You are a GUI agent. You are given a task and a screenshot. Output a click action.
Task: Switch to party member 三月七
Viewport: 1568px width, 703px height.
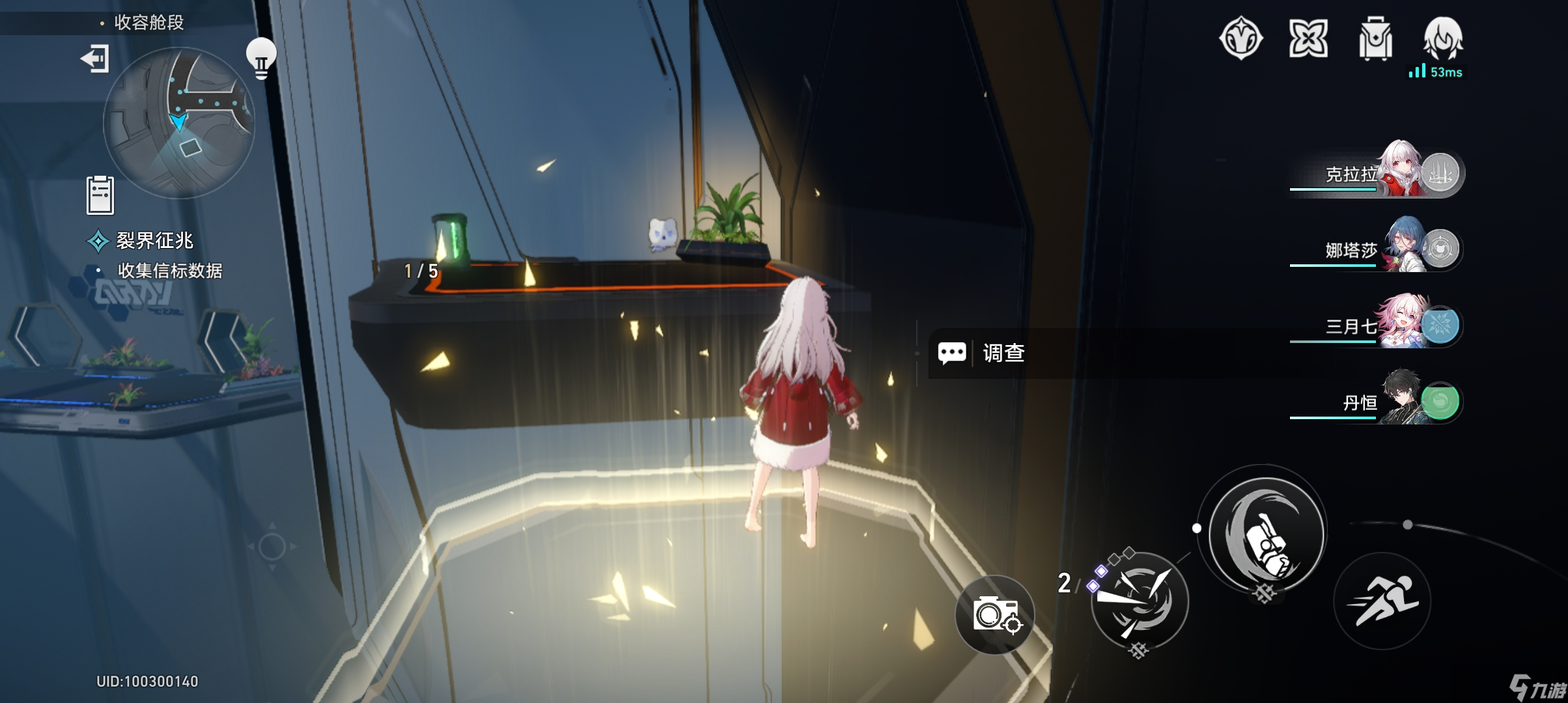1377,325
